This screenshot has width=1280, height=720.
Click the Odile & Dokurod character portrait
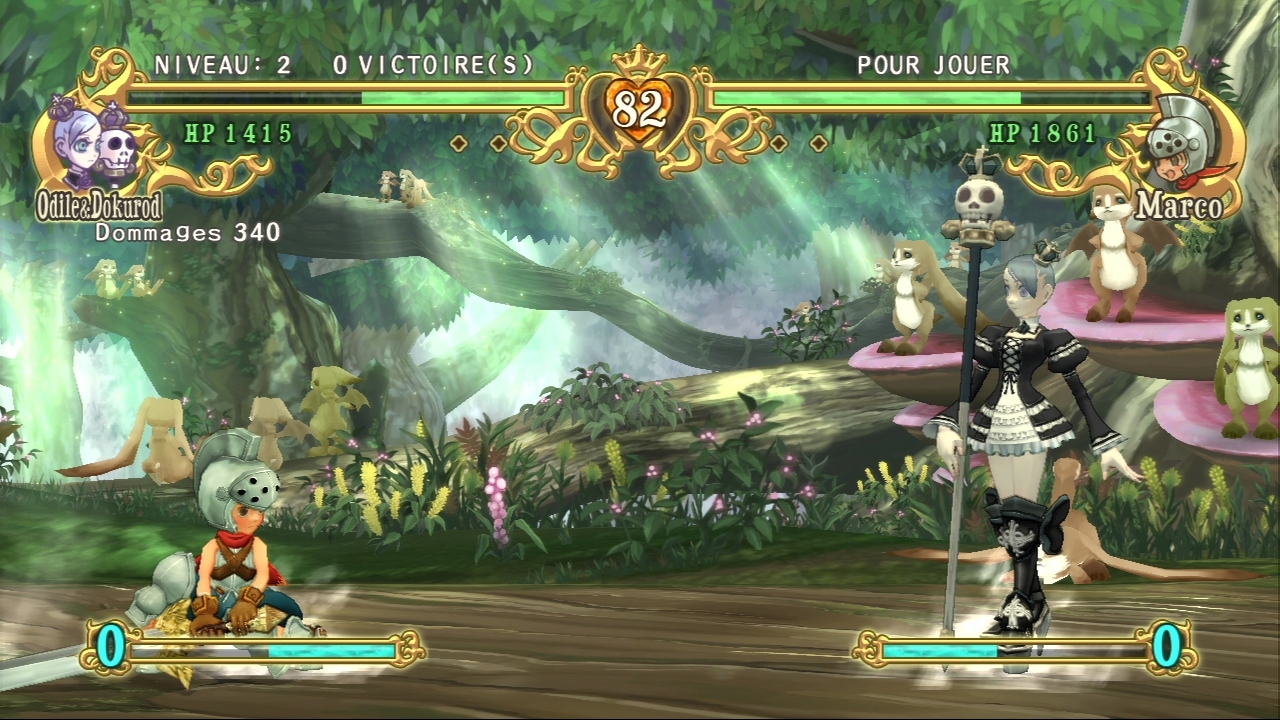point(95,143)
